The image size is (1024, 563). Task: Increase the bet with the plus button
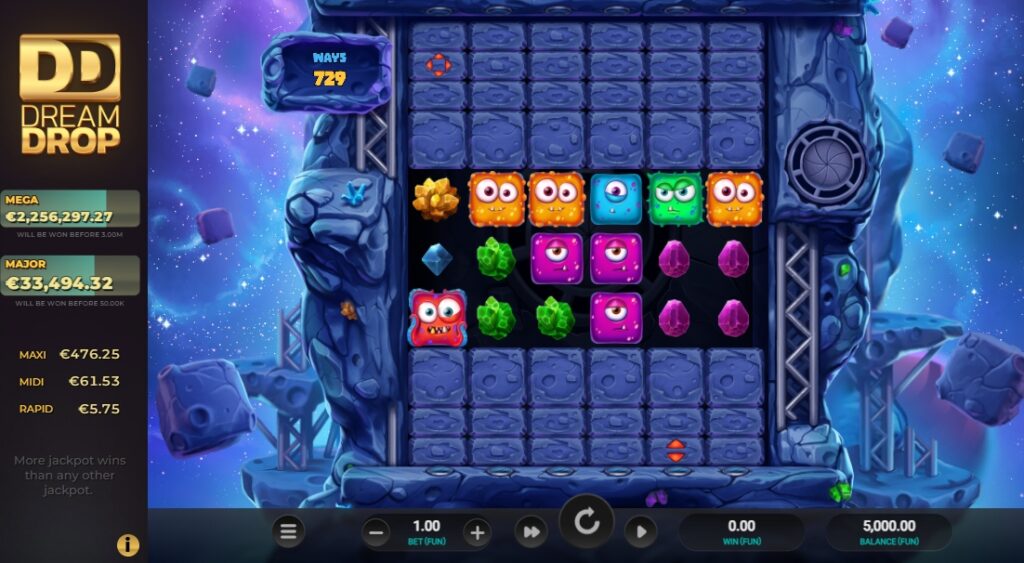(x=477, y=533)
